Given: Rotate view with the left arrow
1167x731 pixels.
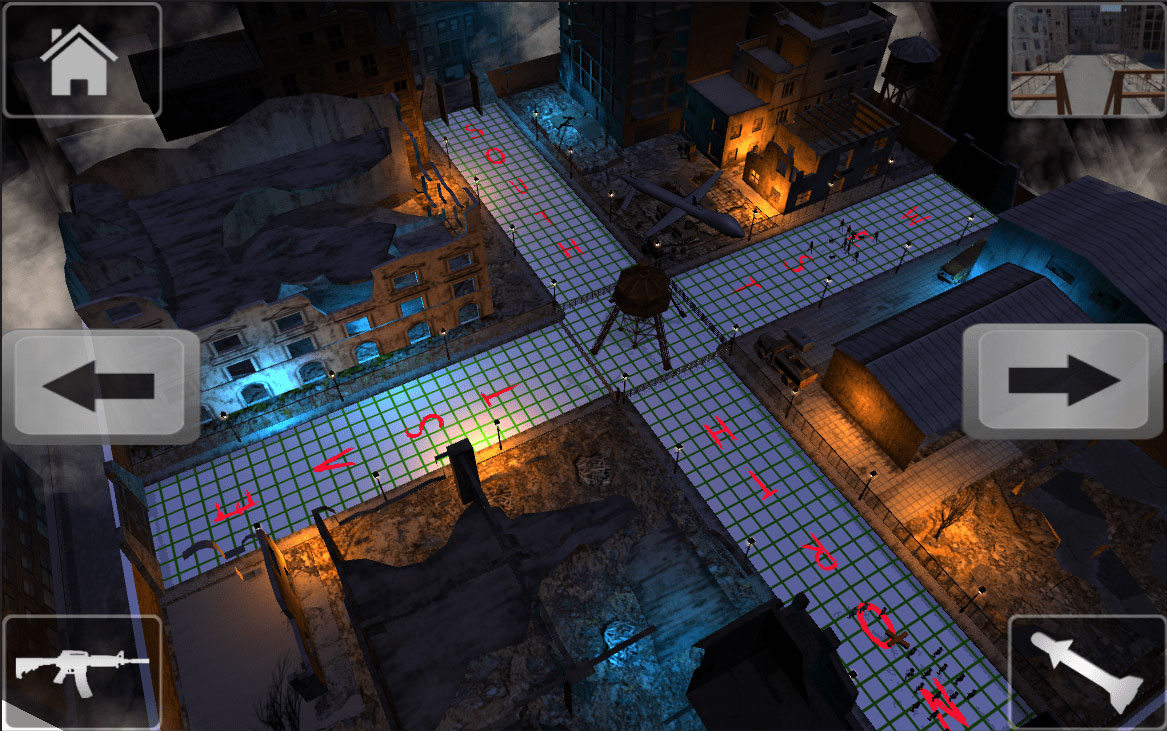Looking at the screenshot, I should click(x=100, y=386).
